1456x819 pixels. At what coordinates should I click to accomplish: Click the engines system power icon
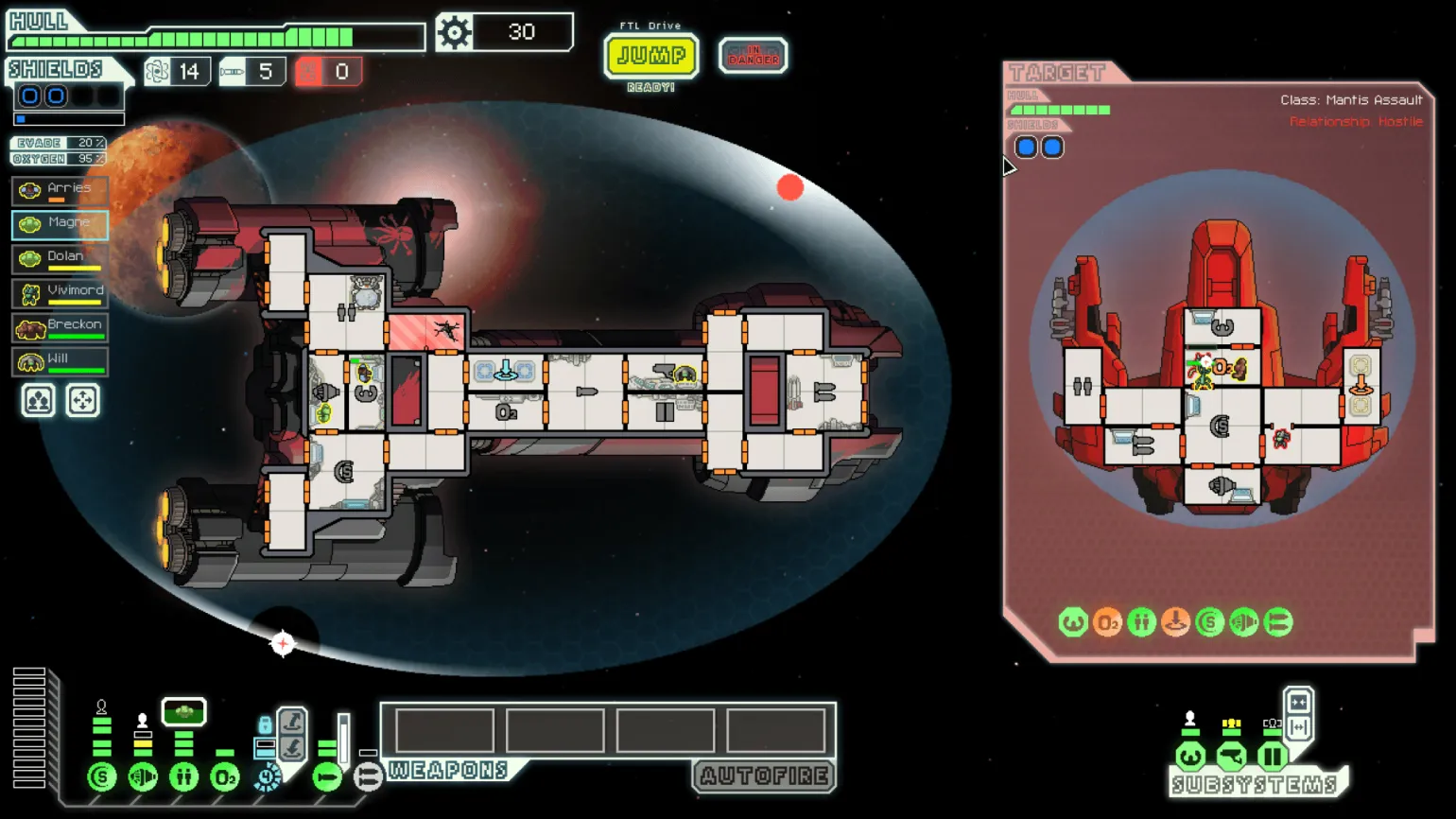click(143, 777)
